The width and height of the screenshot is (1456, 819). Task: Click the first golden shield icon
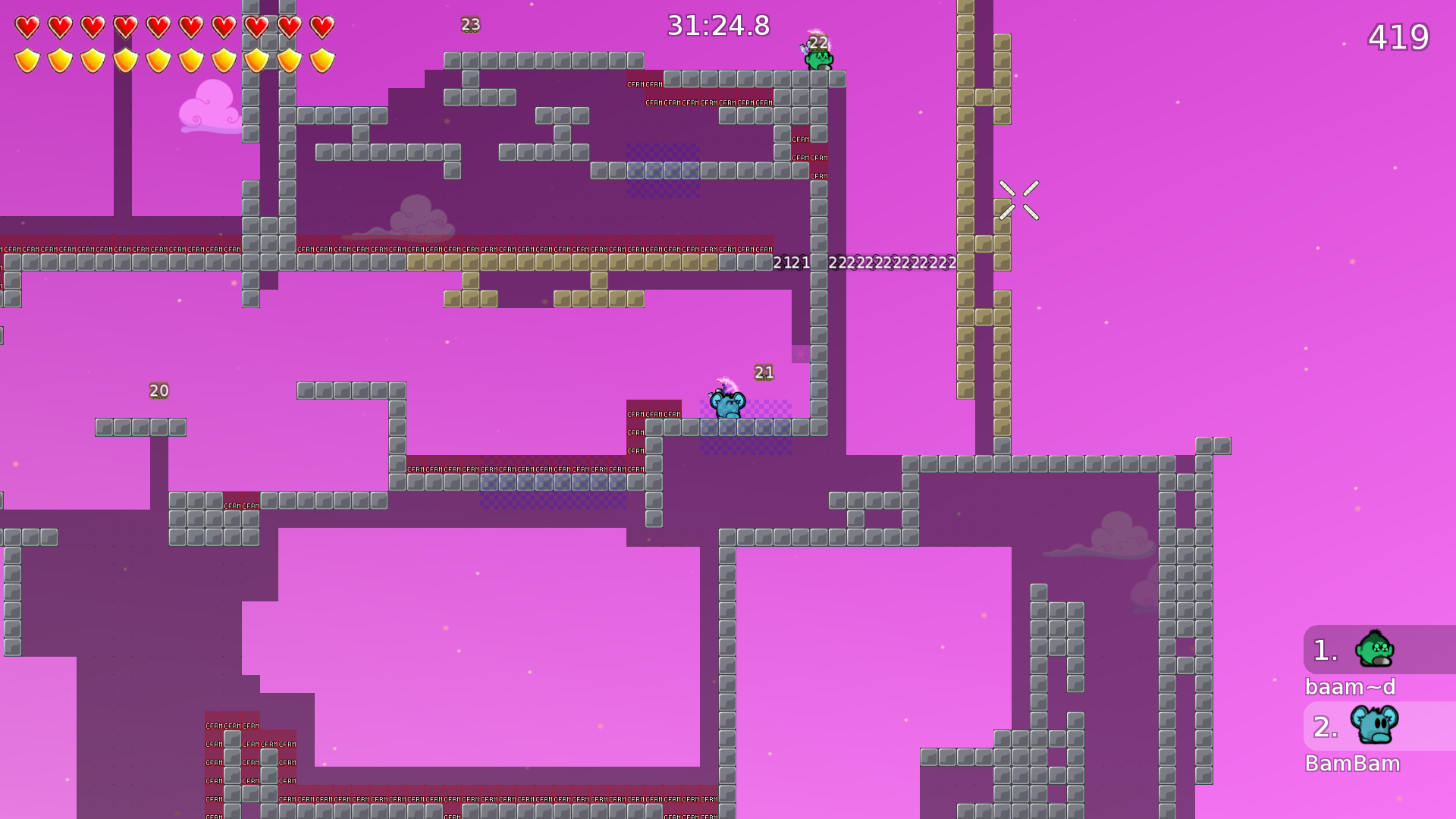(x=27, y=58)
